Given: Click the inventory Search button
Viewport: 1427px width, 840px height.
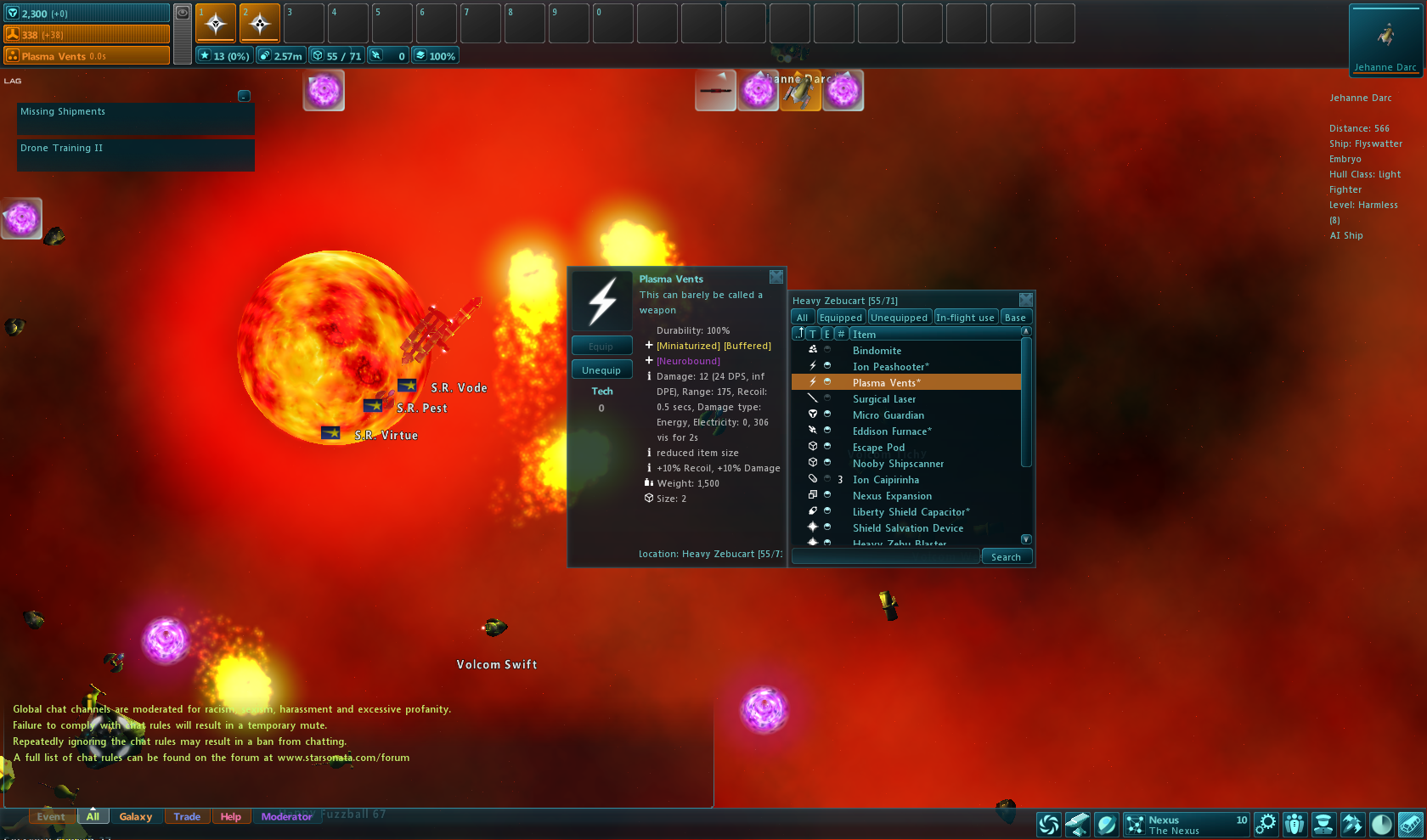Looking at the screenshot, I should tap(1006, 557).
